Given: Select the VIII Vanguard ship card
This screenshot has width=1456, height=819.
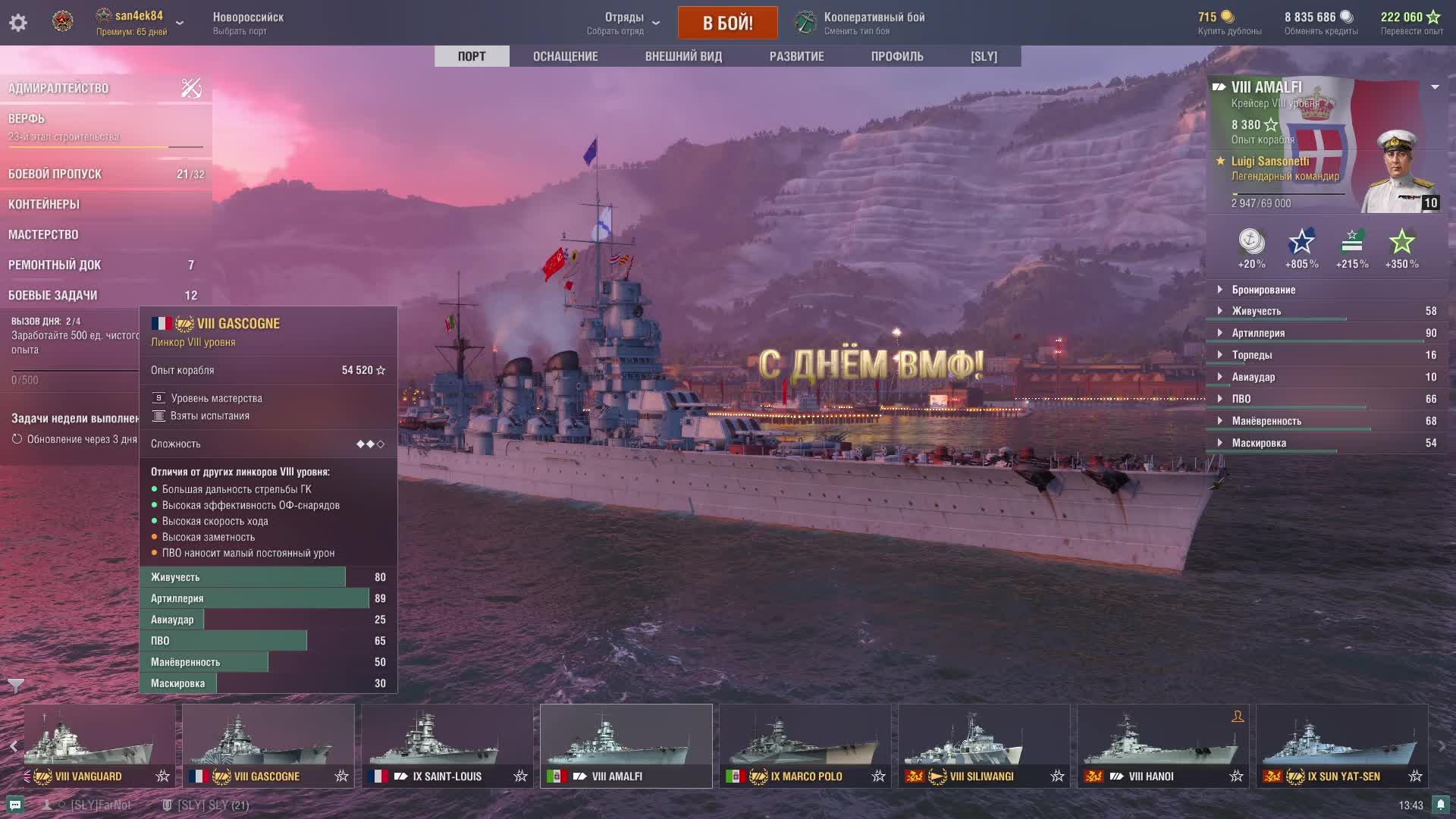Looking at the screenshot, I should pyautogui.click(x=99, y=745).
